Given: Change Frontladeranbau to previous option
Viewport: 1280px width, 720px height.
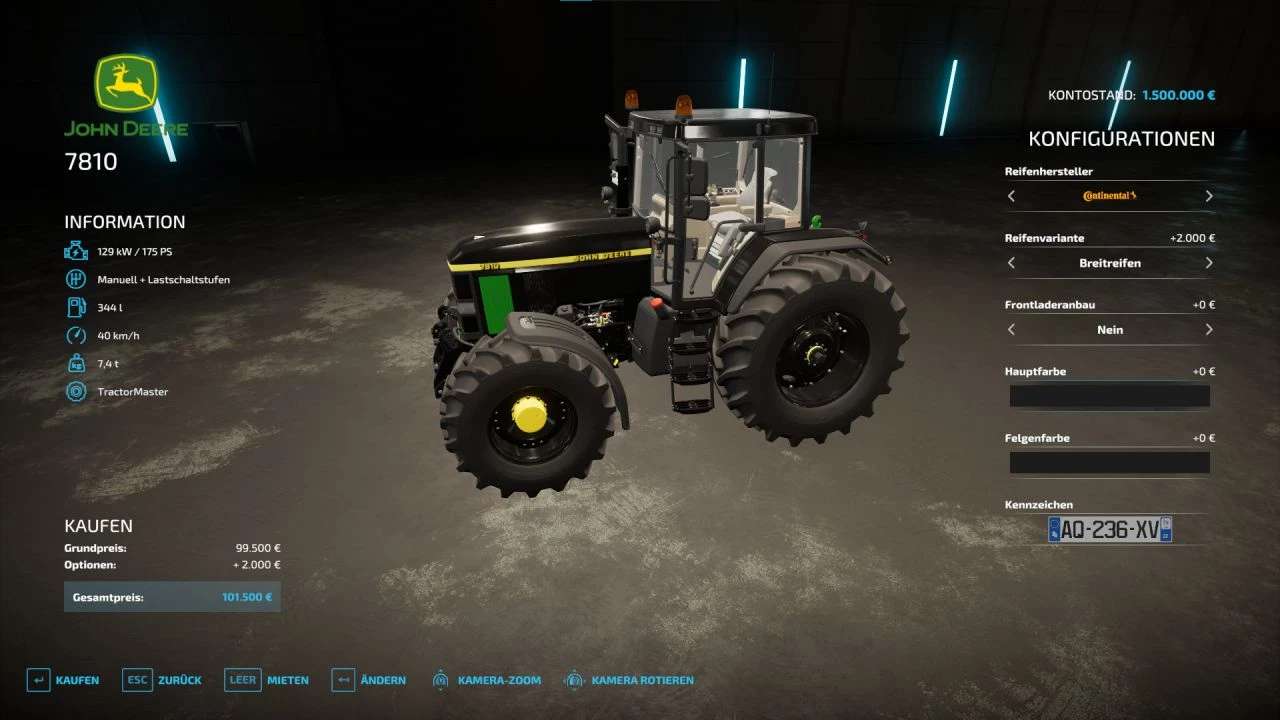Looking at the screenshot, I should (x=1011, y=329).
